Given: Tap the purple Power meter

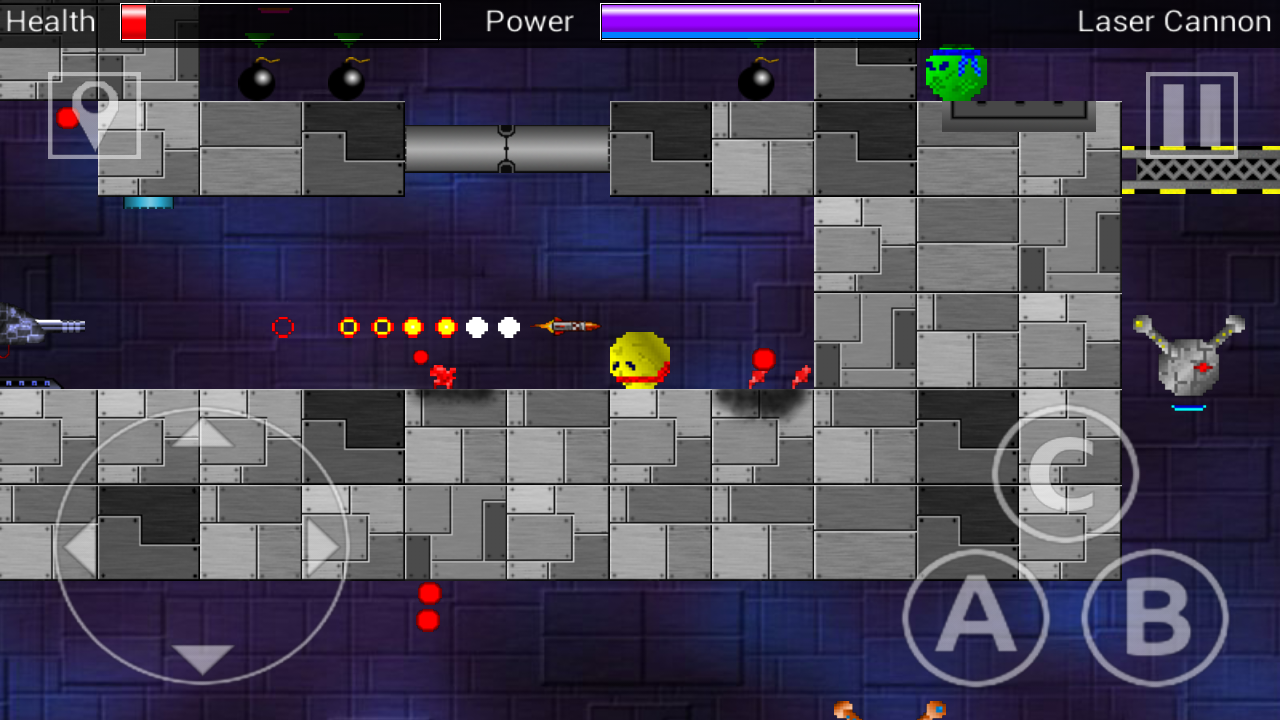Looking at the screenshot, I should click(758, 19).
